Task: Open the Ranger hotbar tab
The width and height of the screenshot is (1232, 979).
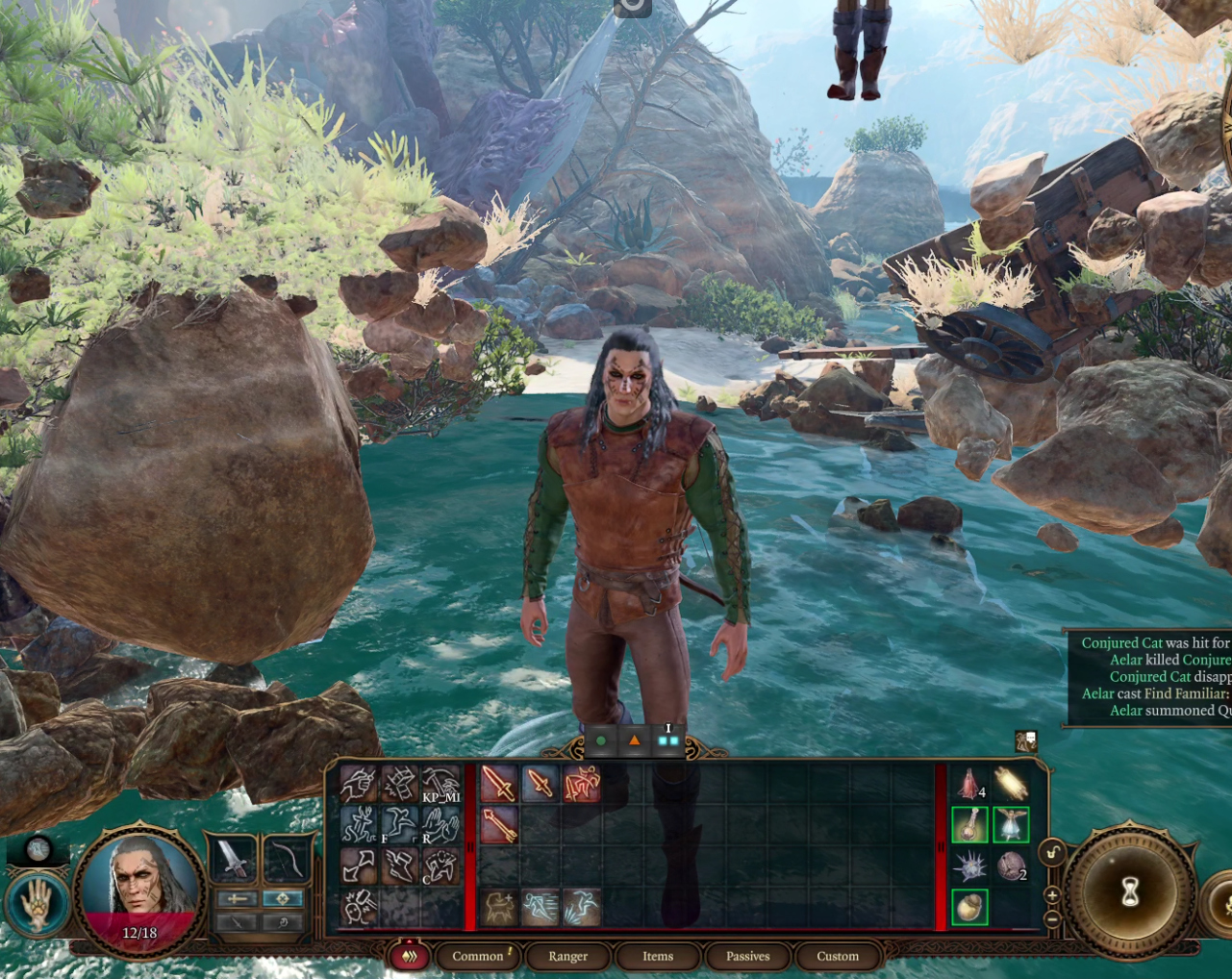Action: coord(567,956)
